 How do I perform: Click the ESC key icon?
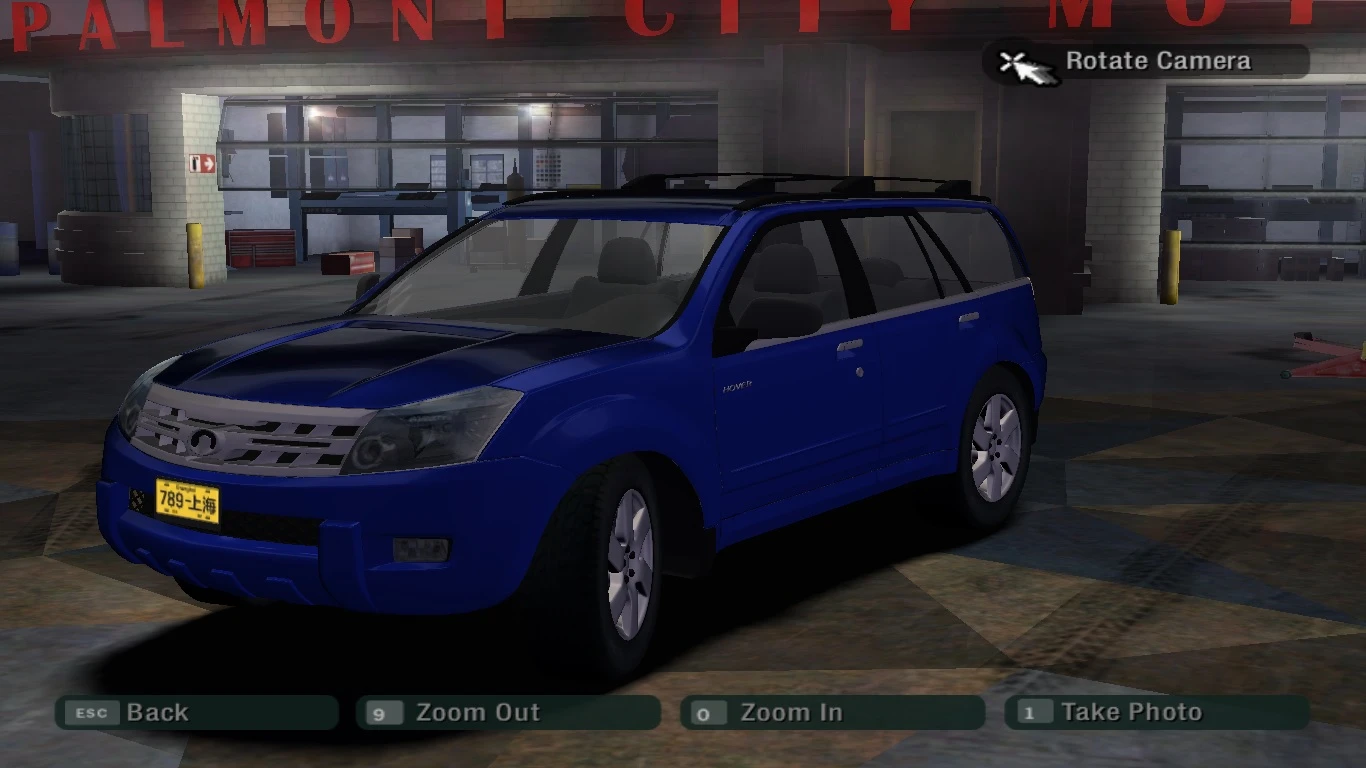91,712
